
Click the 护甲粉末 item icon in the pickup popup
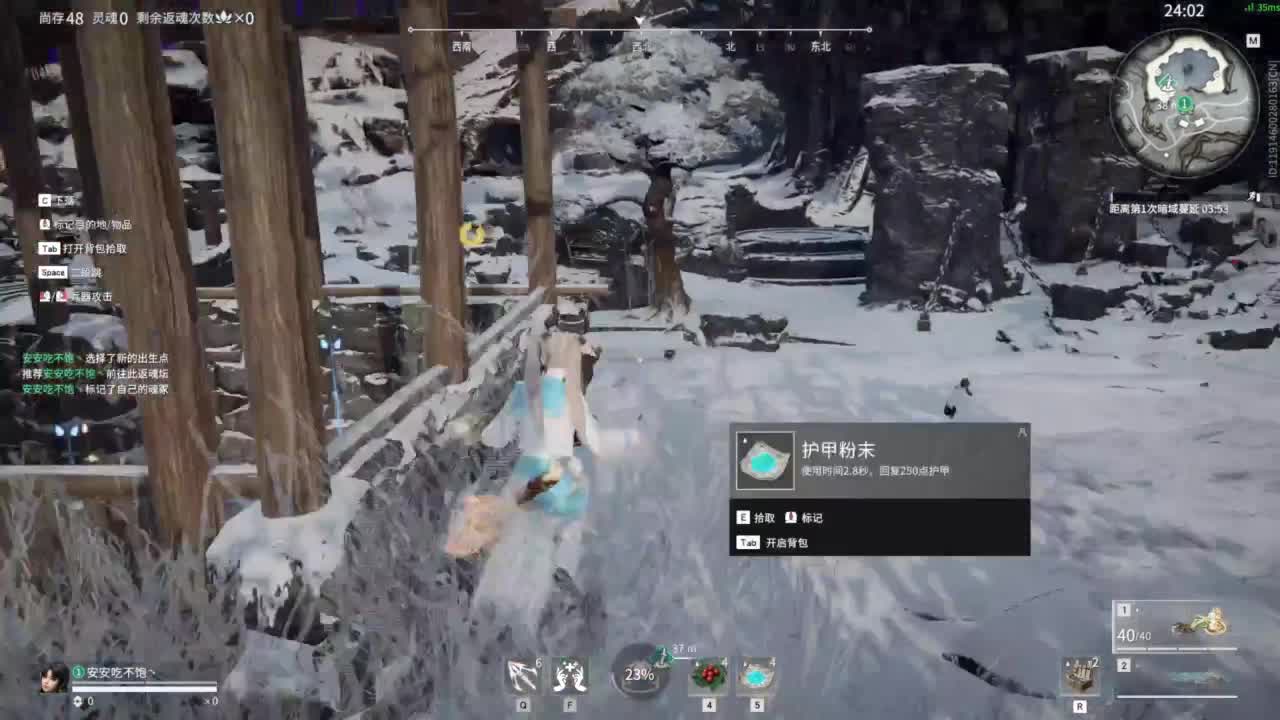765,462
